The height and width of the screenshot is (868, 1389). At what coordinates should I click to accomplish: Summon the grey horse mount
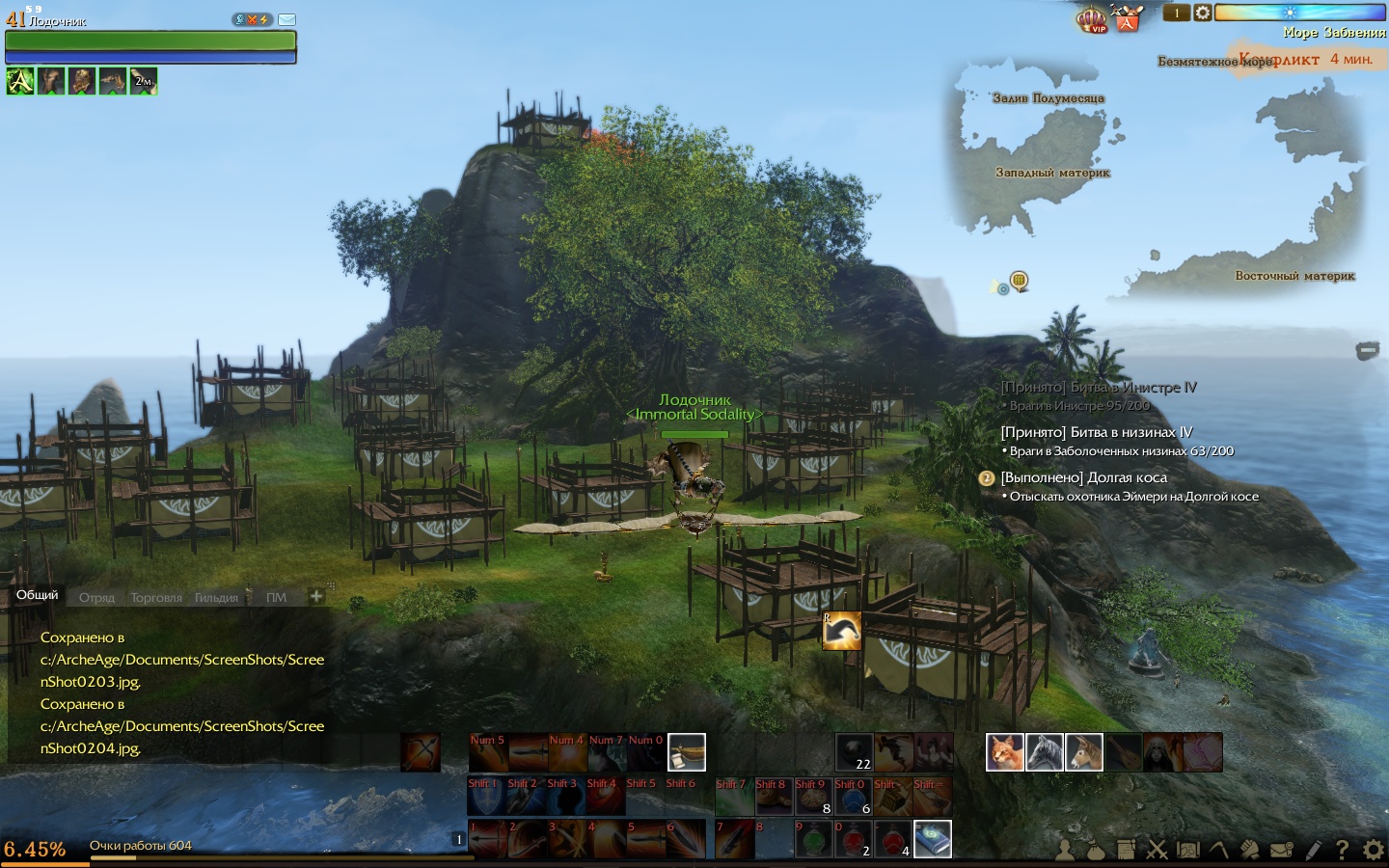pos(1044,752)
